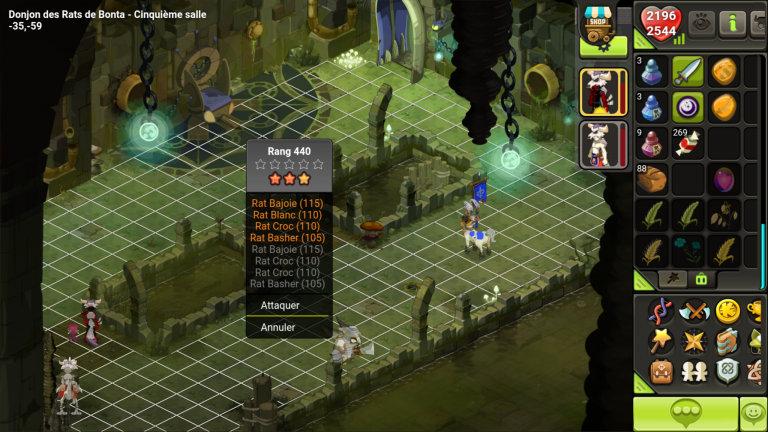
Task: Open the backpack inventory menu
Action: 661,372
